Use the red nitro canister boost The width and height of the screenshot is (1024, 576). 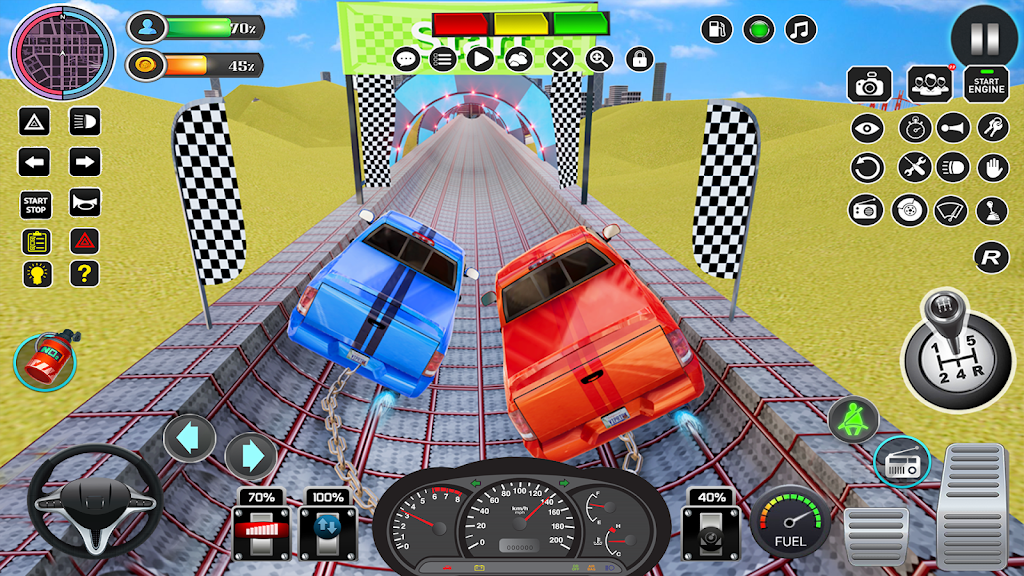[44, 362]
